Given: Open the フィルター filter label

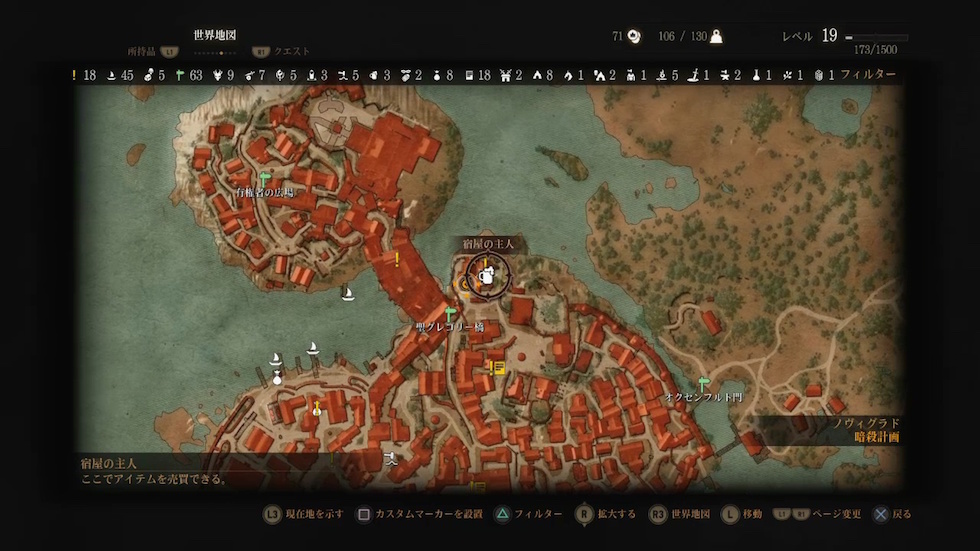Looking at the screenshot, I should (868, 75).
